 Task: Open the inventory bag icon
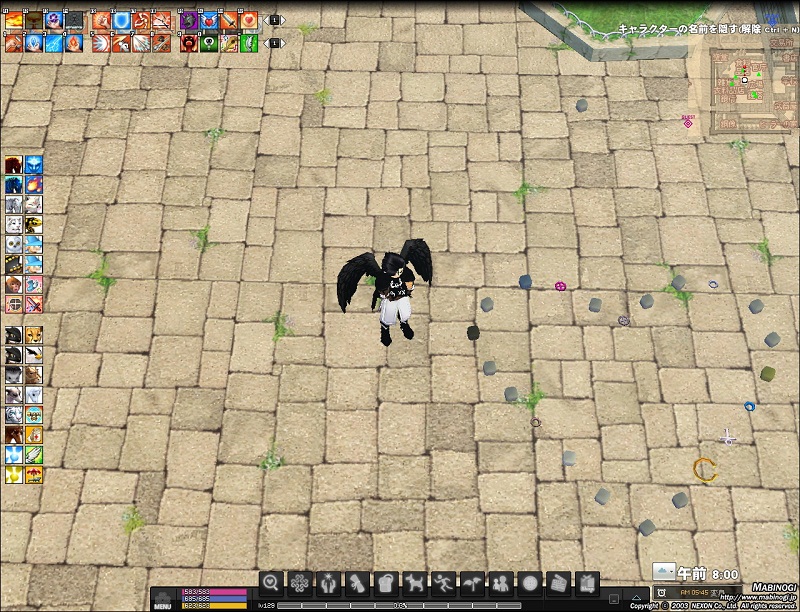pyautogui.click(x=385, y=582)
